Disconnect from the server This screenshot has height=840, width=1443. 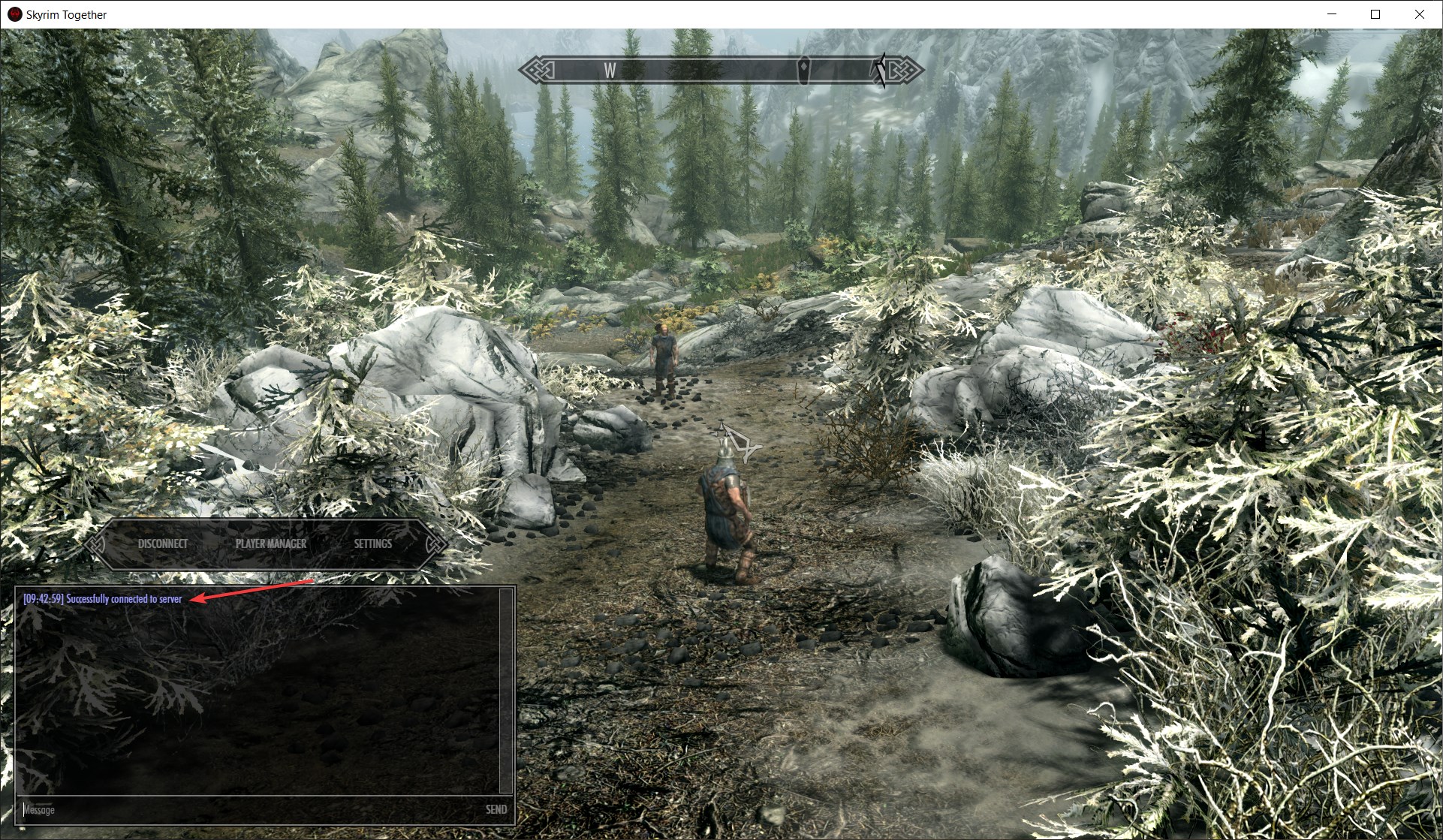163,543
